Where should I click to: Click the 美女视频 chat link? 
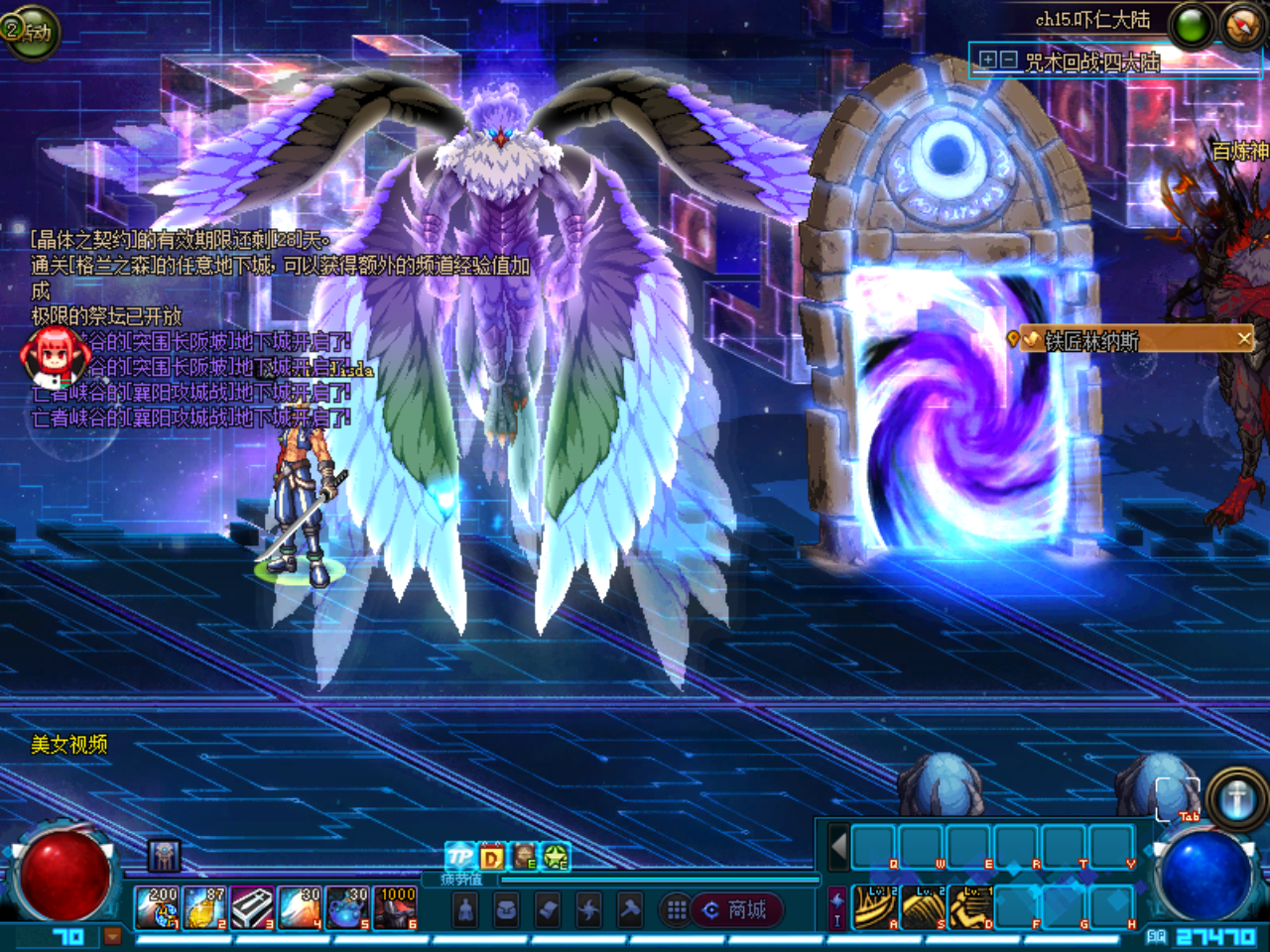click(69, 742)
